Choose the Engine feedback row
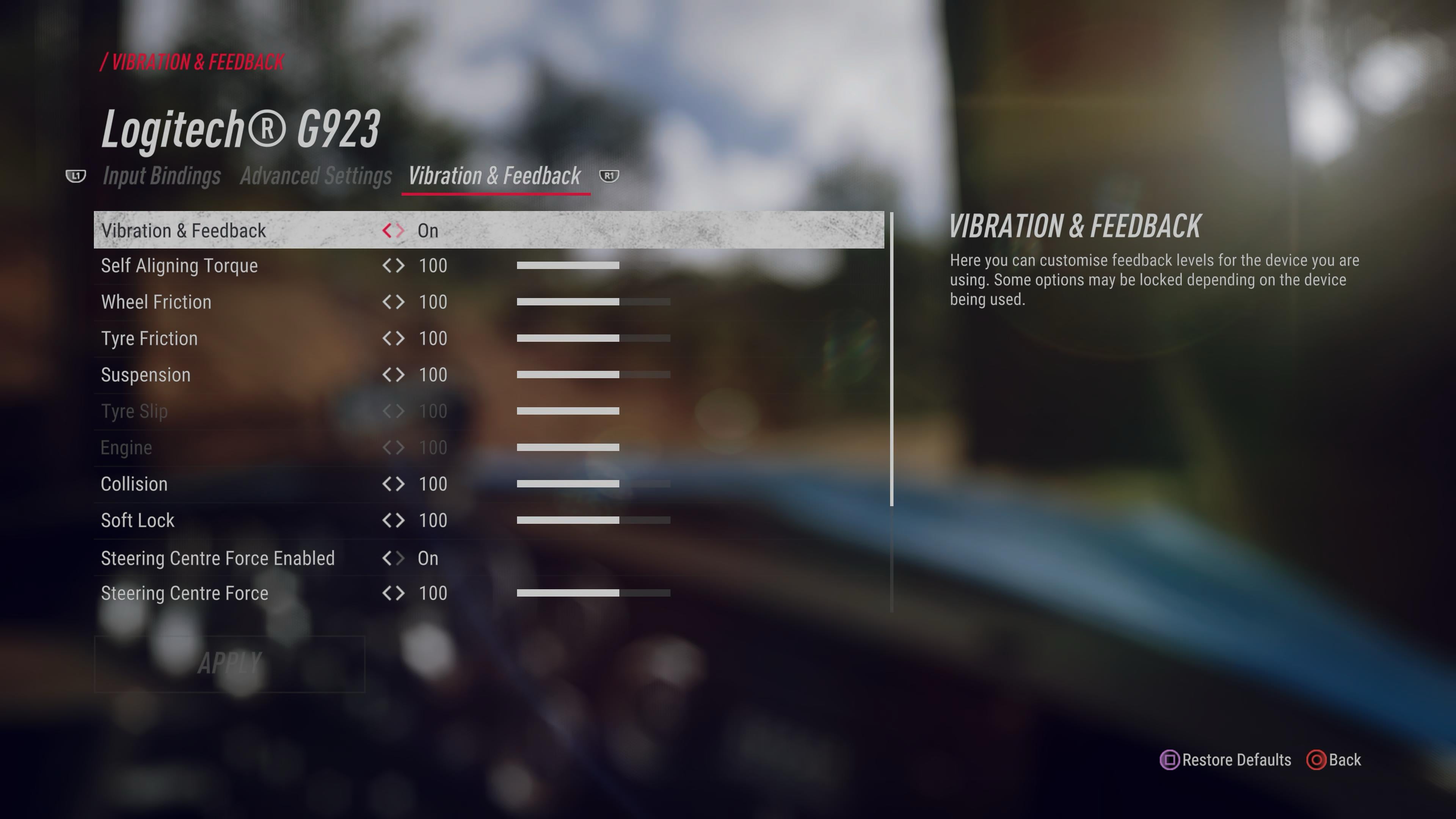This screenshot has height=819, width=1456. [127, 448]
